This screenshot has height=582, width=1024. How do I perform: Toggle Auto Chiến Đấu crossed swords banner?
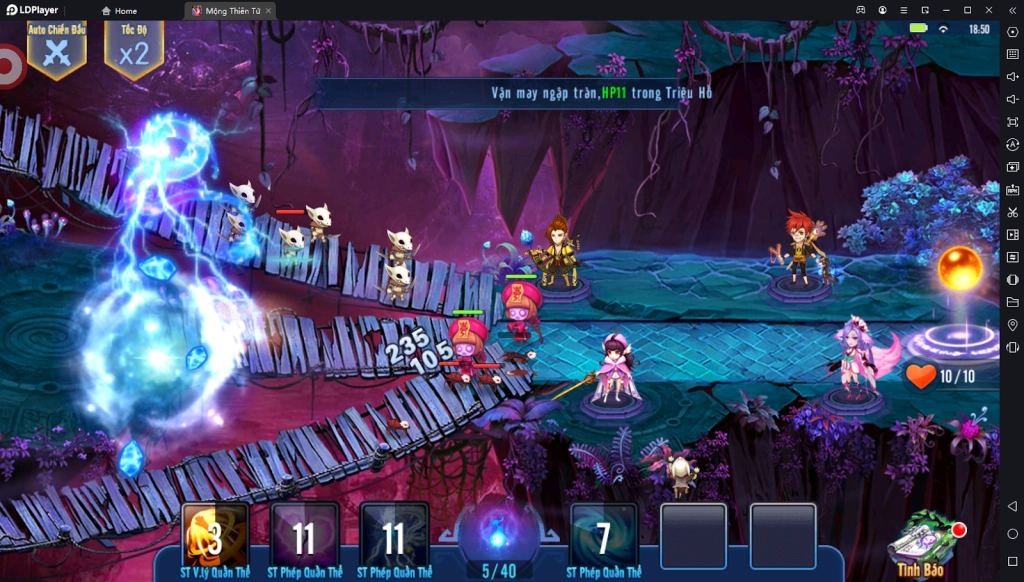point(57,51)
